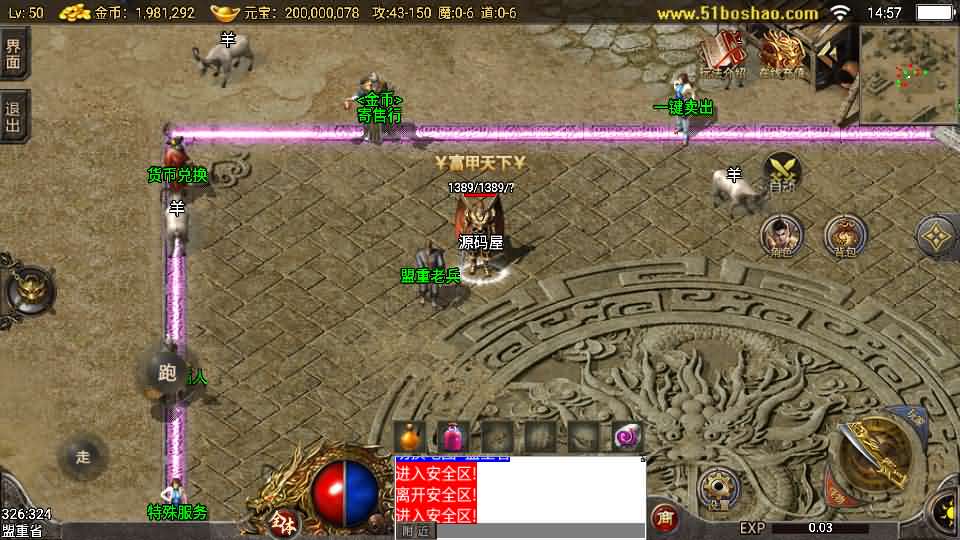Select the 附近 nearby chat tab
The image size is (960, 540).
(415, 531)
